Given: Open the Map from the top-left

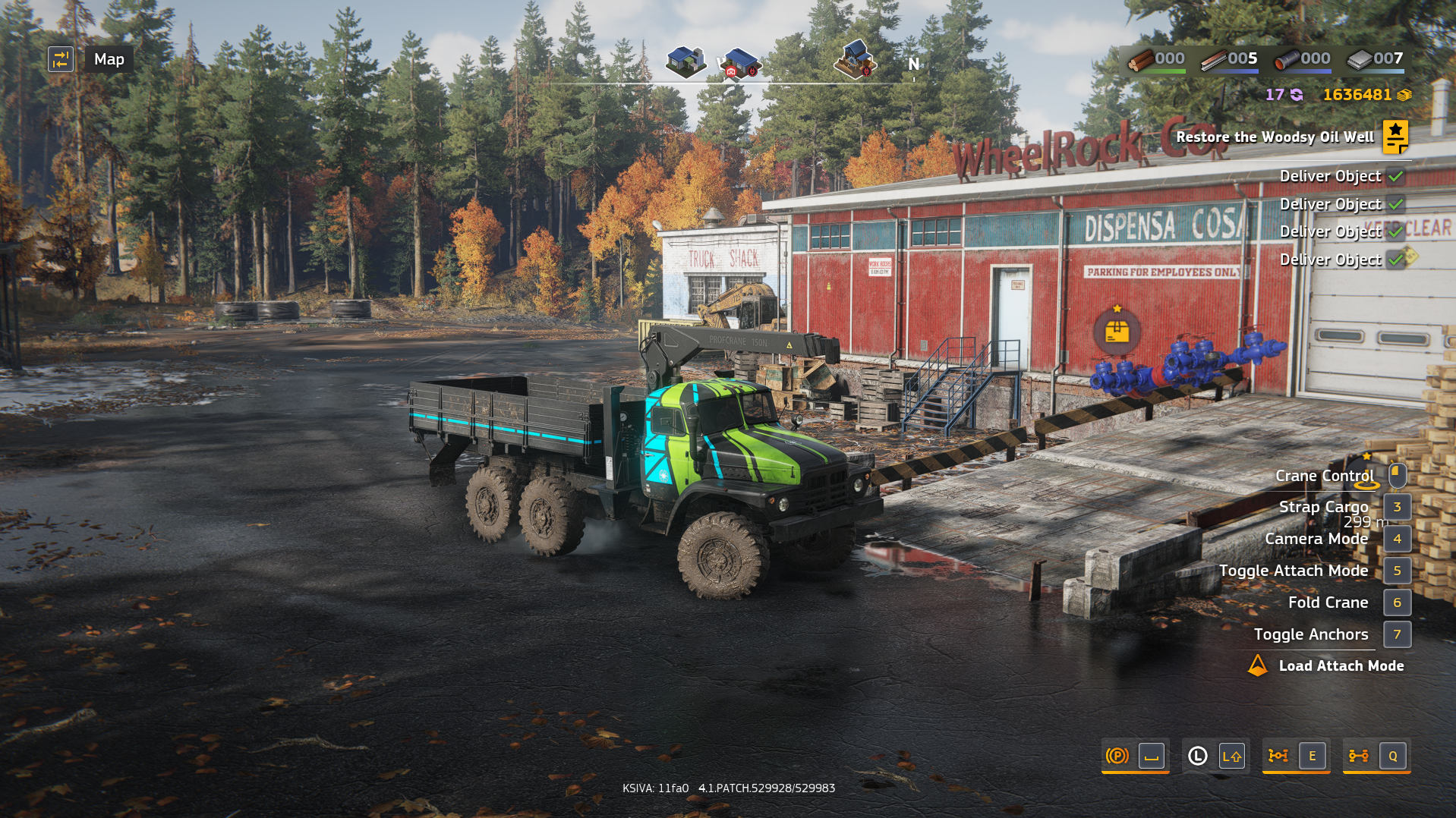Looking at the screenshot, I should [108, 59].
